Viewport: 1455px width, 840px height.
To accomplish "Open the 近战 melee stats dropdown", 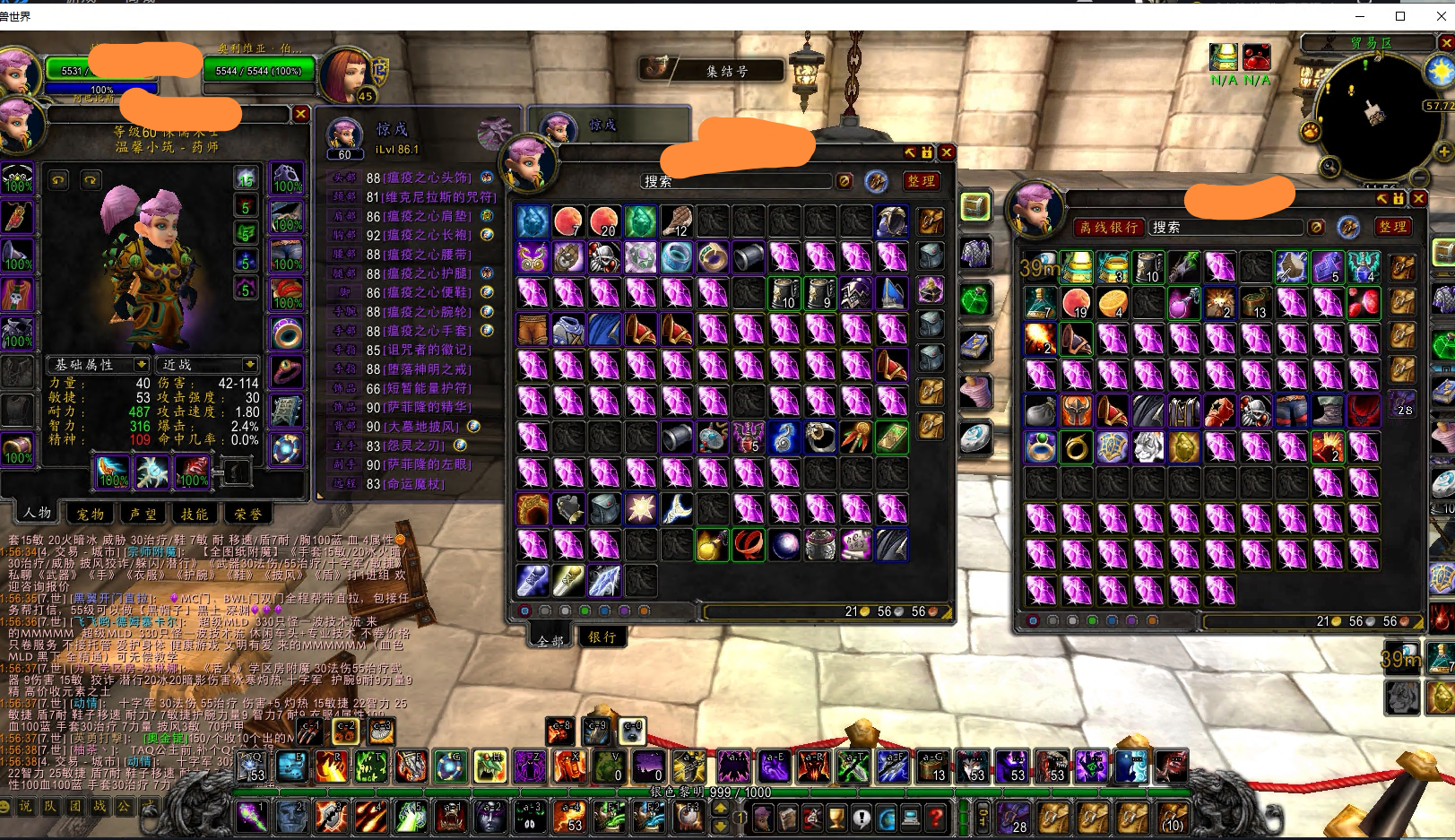I will [209, 365].
